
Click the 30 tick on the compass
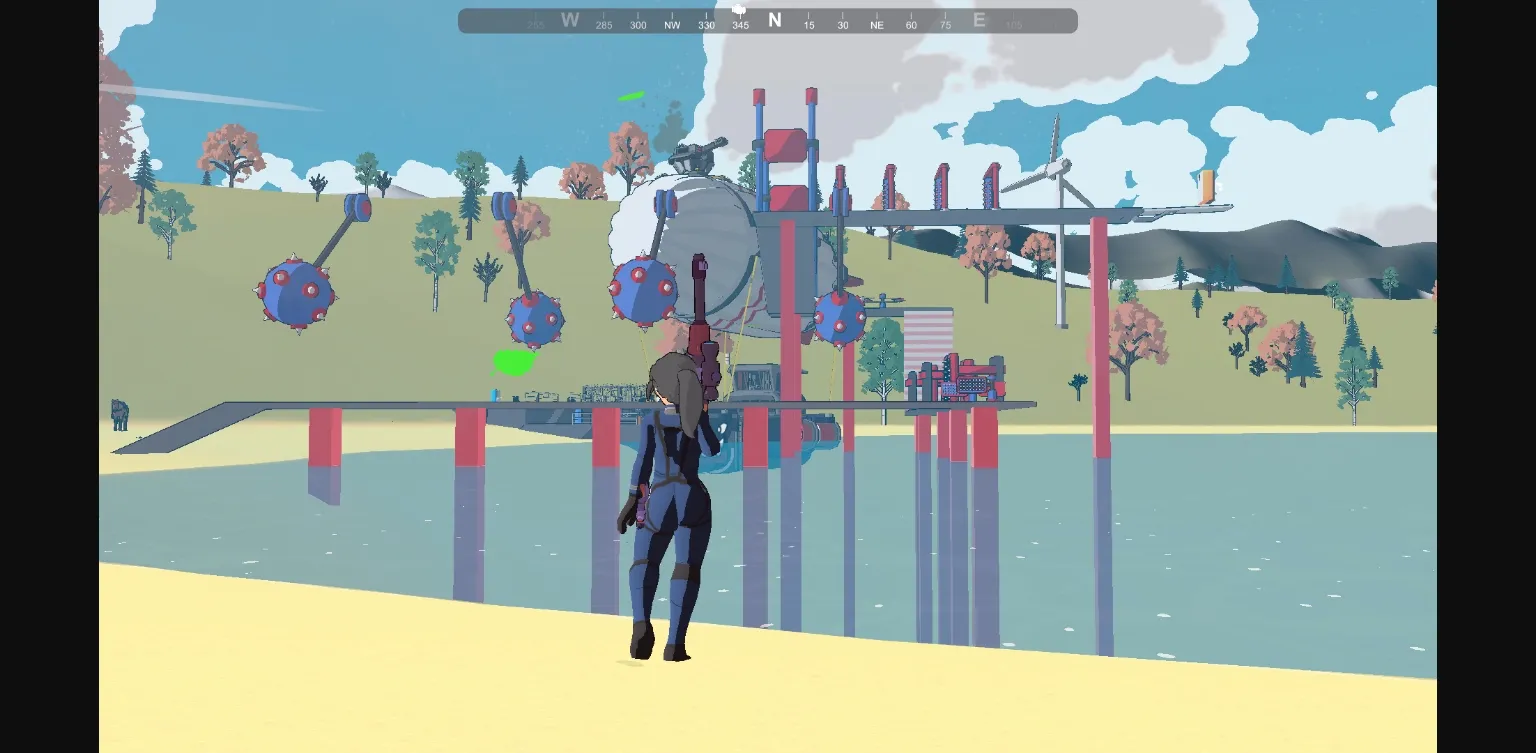pos(843,24)
